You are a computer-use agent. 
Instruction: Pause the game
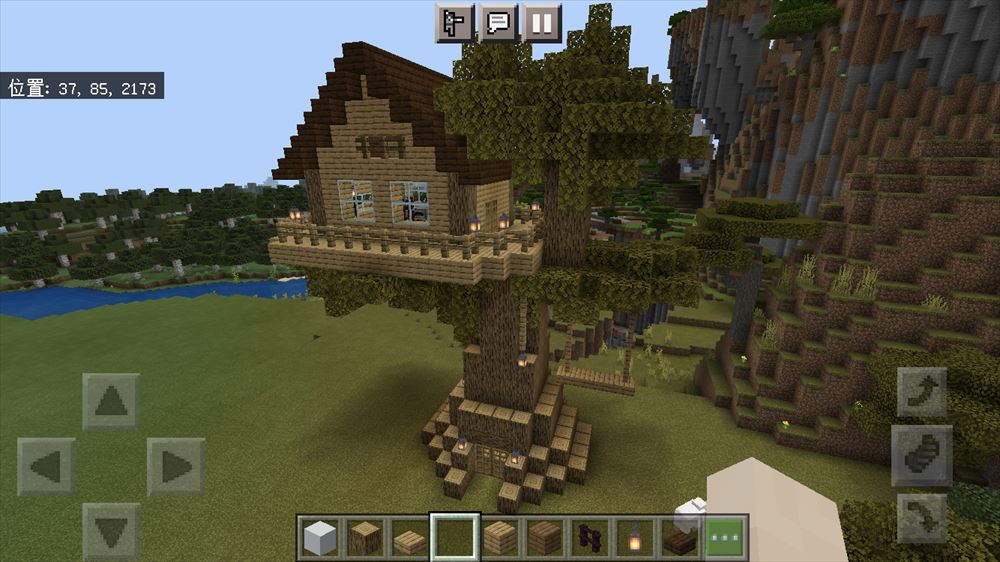click(541, 22)
